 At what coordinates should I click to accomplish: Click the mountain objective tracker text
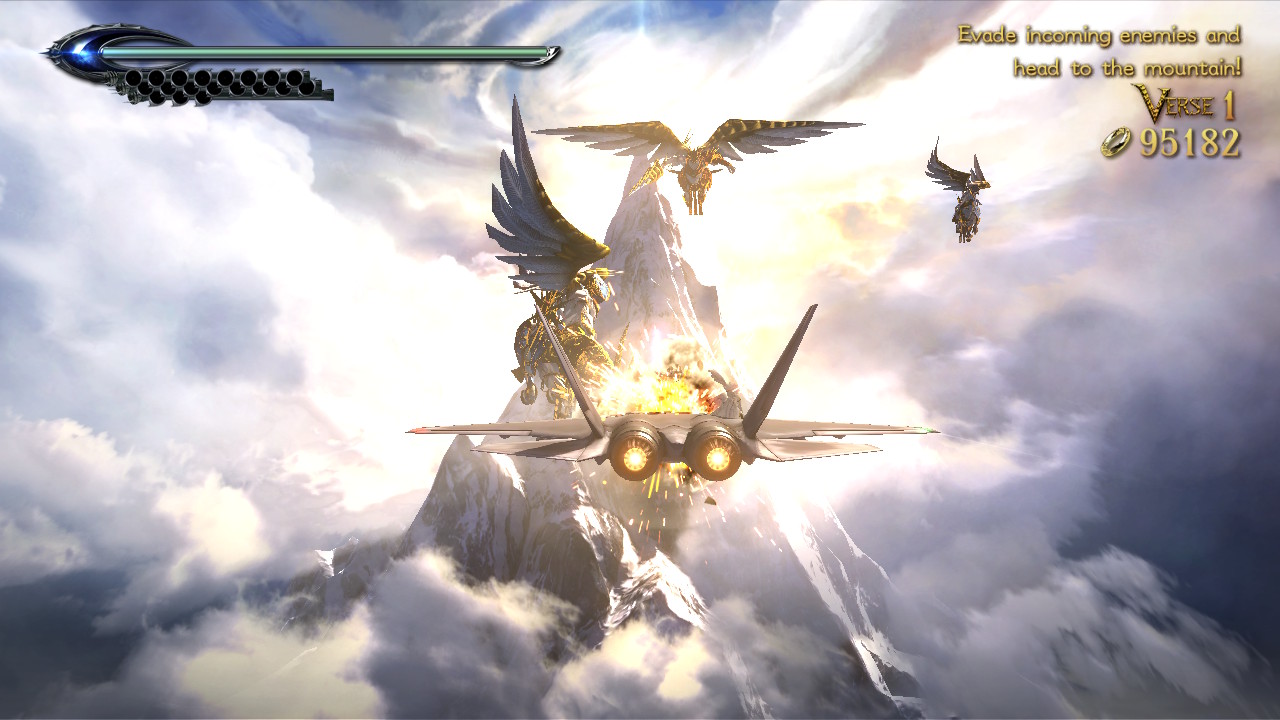coord(1099,52)
